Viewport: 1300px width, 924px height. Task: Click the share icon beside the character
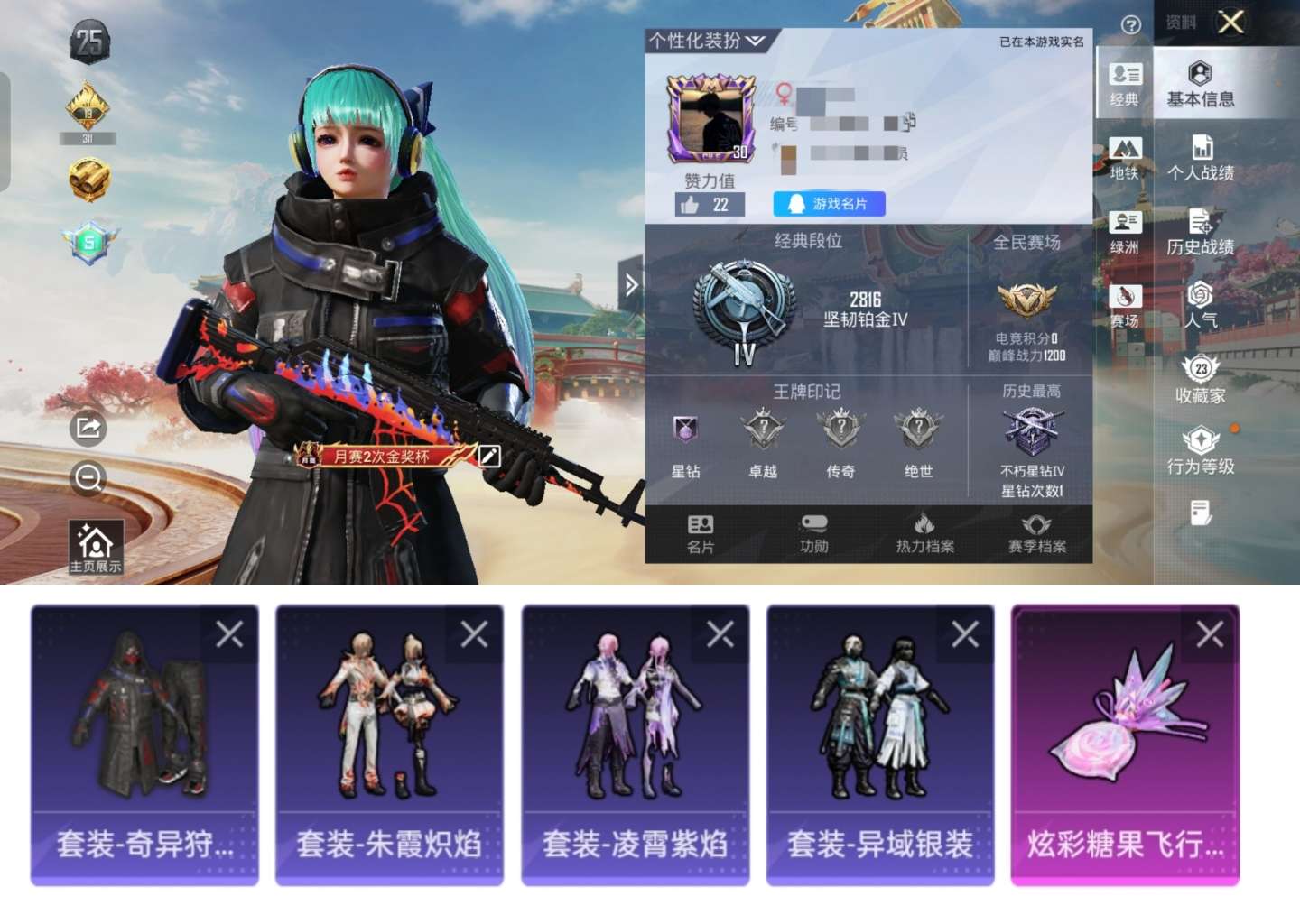(87, 430)
